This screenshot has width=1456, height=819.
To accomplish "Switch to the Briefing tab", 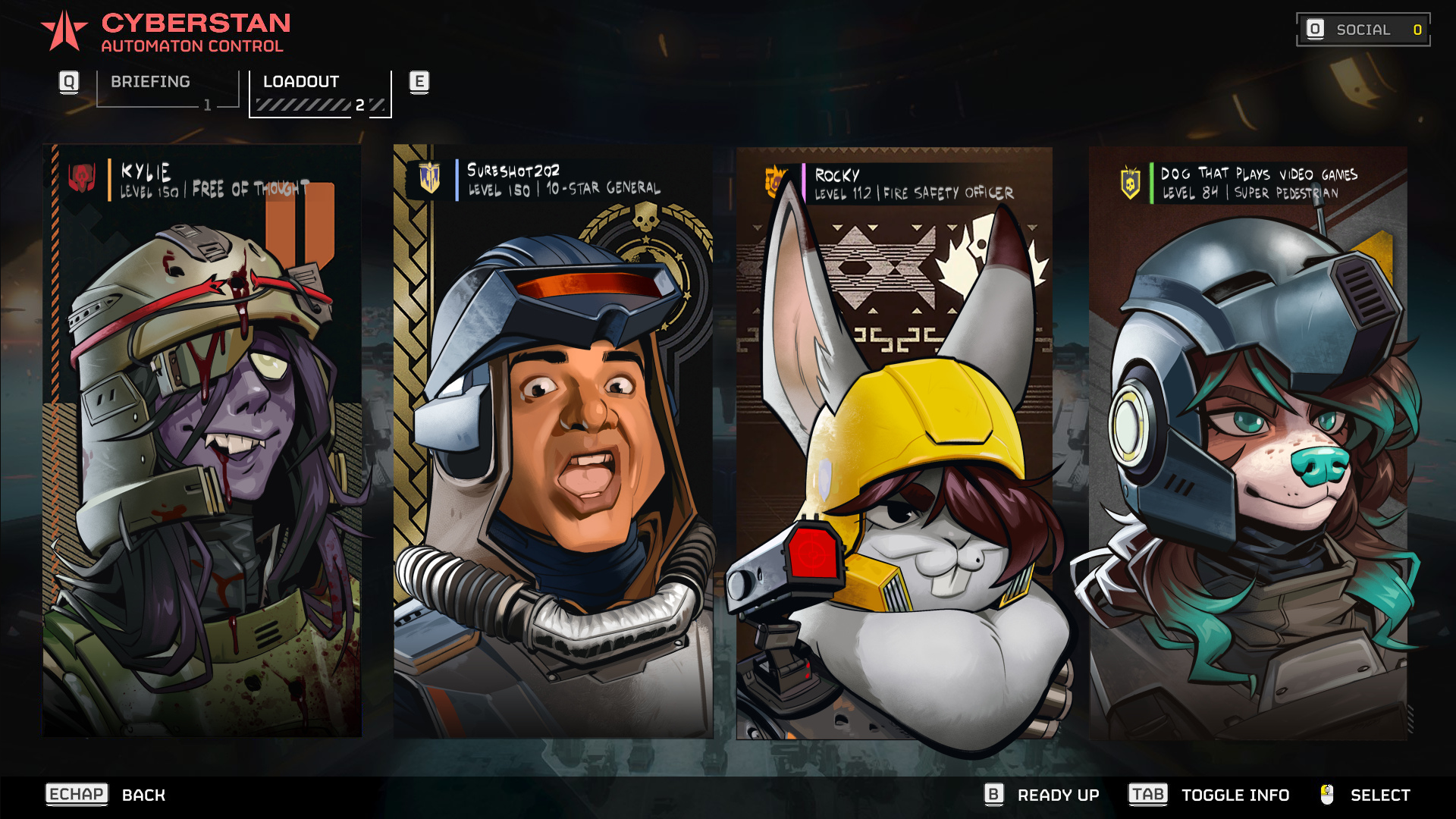I will pos(167,89).
